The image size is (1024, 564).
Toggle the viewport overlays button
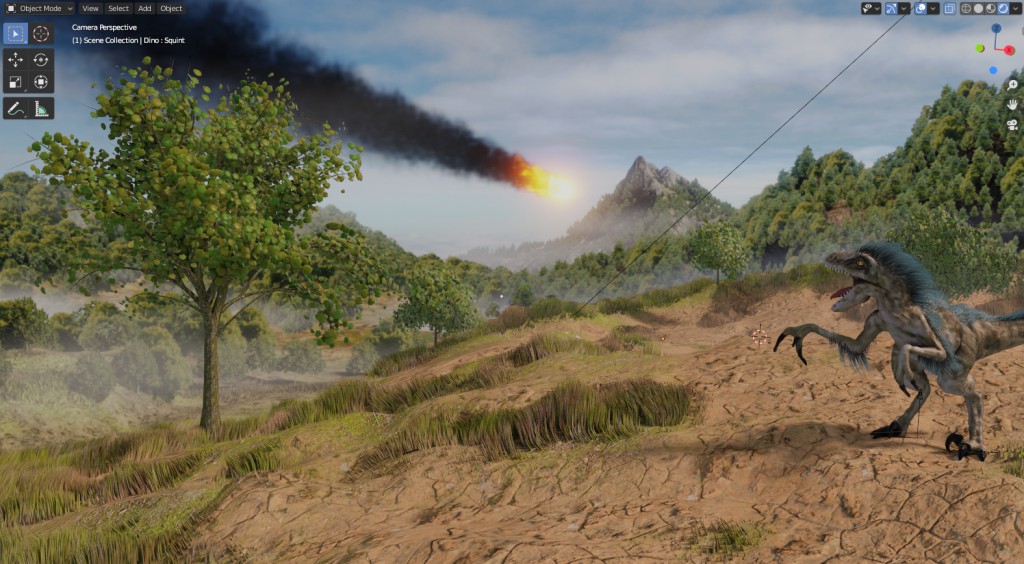point(921,8)
